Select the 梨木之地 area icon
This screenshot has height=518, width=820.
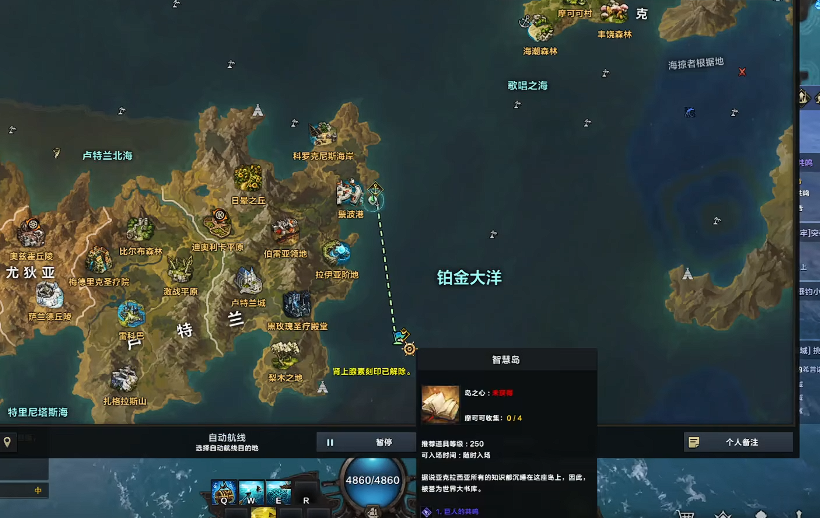pyautogui.click(x=286, y=355)
